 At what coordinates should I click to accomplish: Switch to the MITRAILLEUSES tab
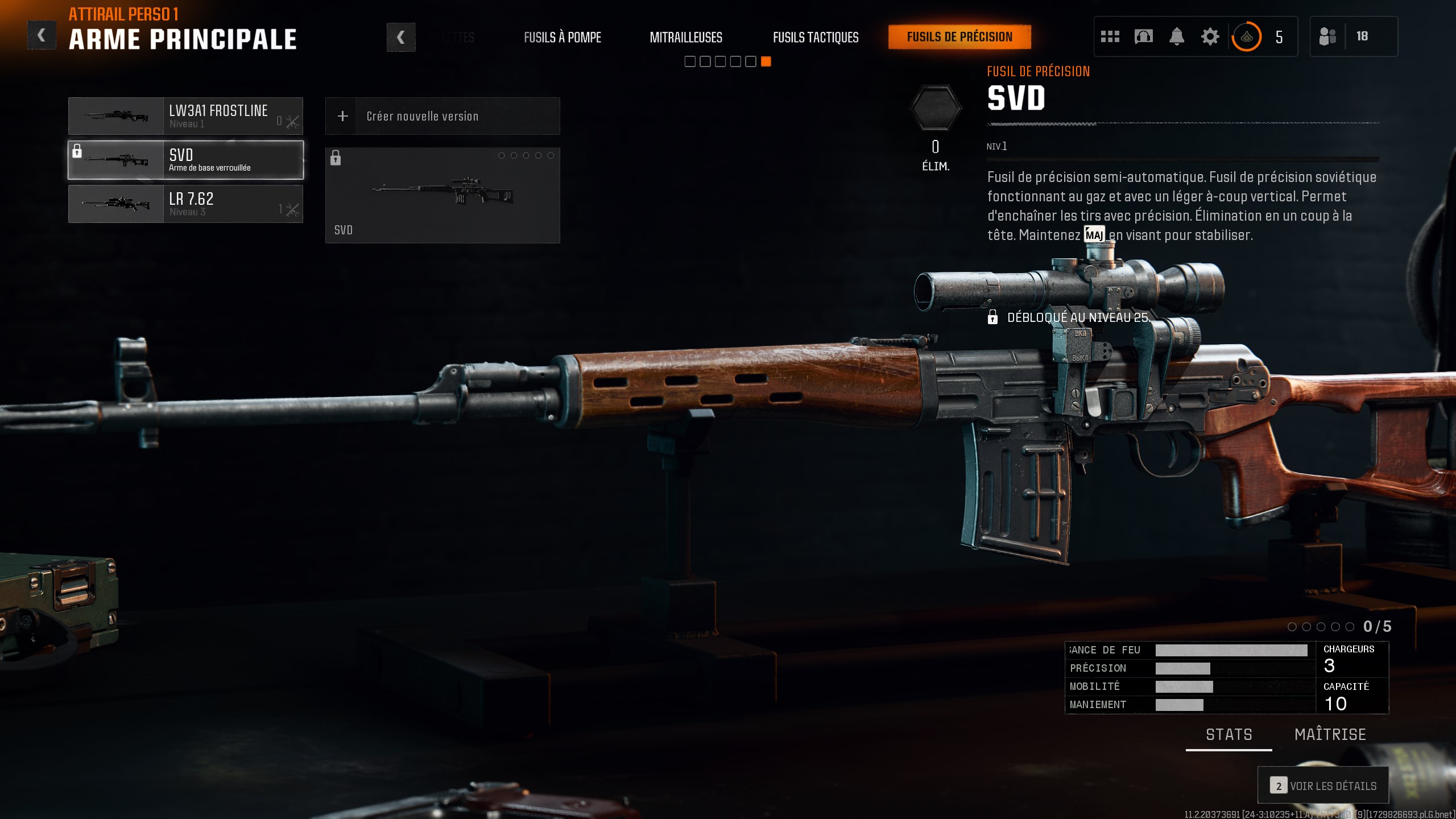(x=686, y=37)
